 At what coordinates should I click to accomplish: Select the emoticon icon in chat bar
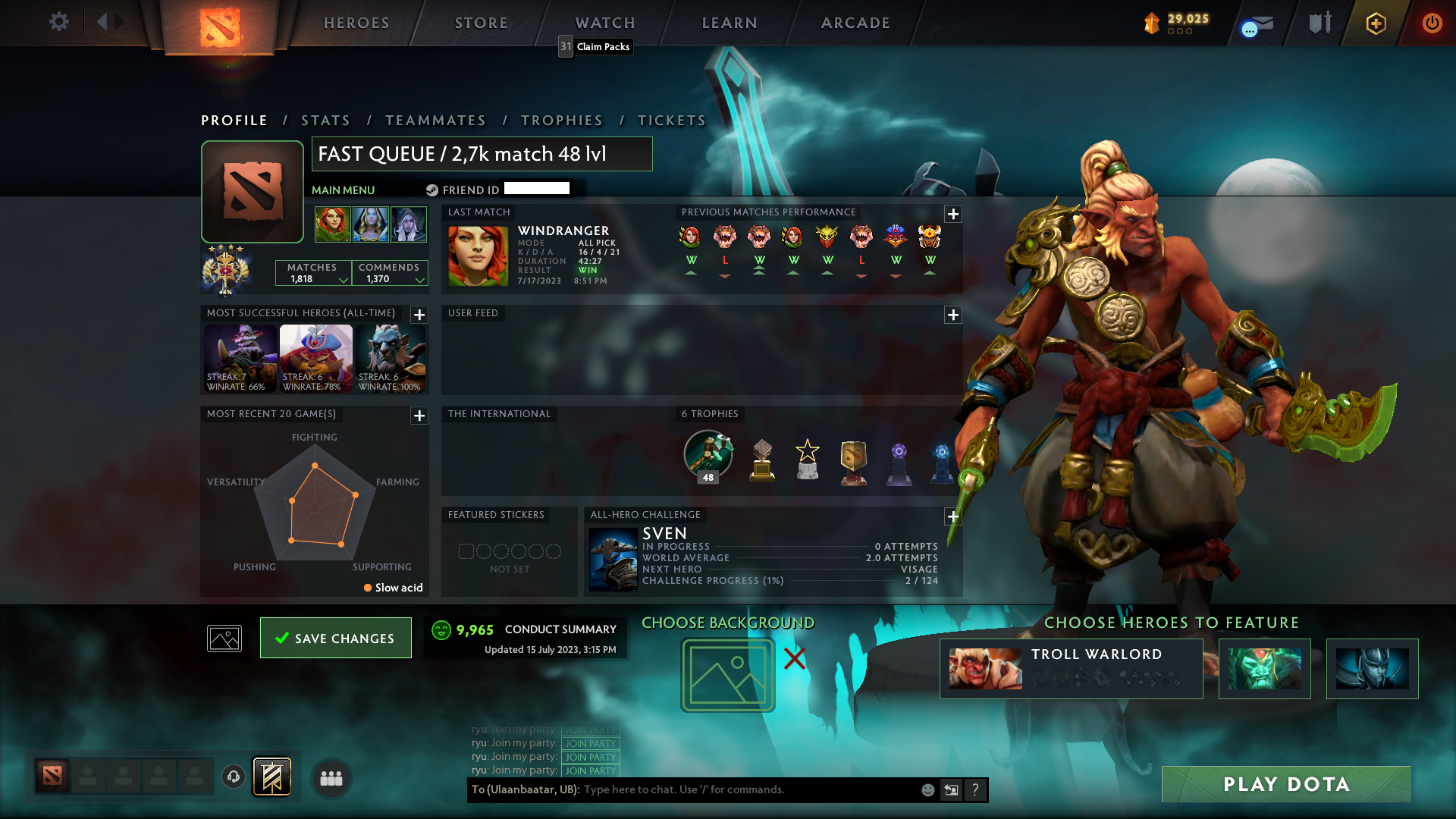click(927, 789)
